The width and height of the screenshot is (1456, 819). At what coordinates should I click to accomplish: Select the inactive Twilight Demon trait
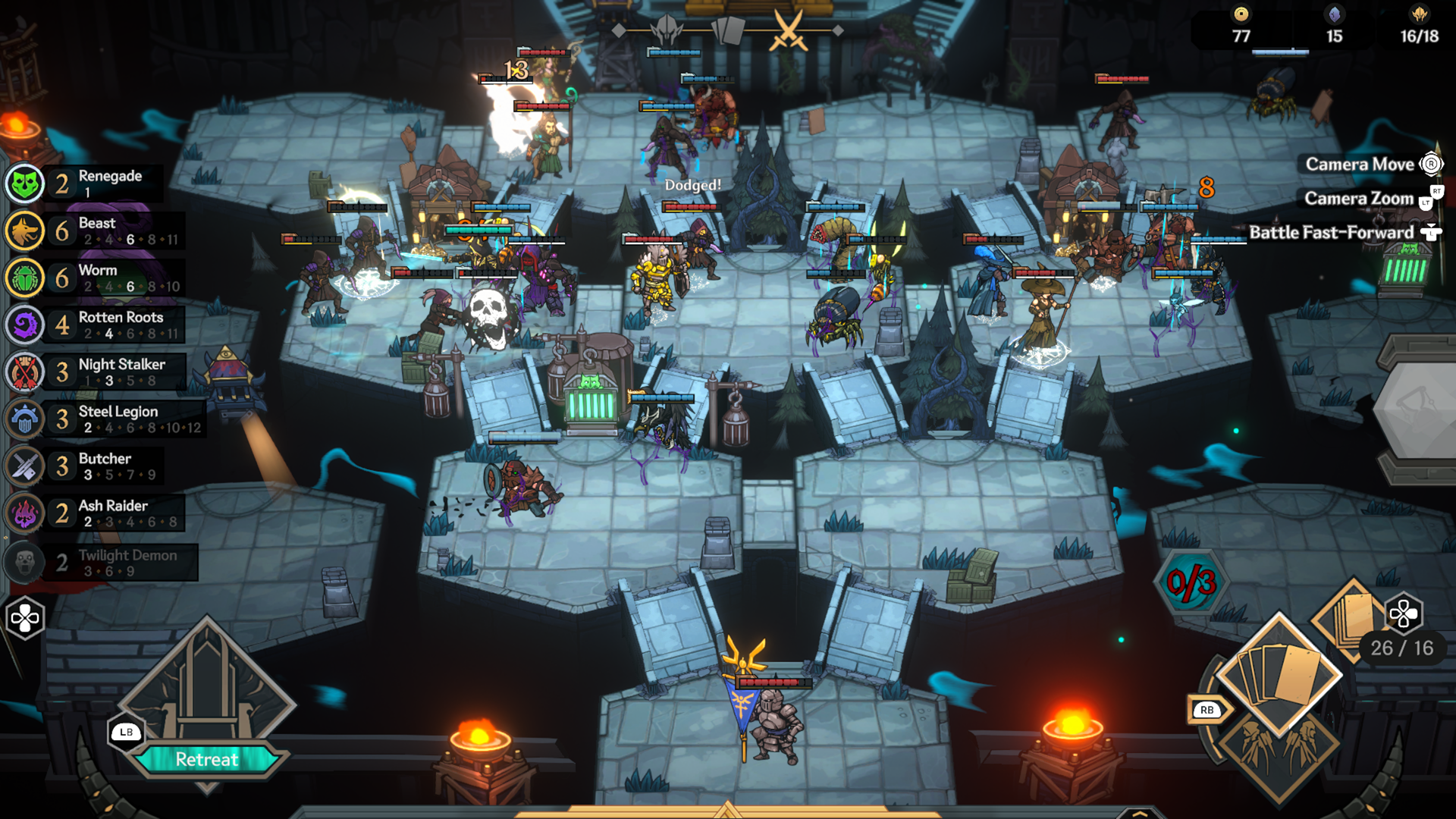point(100,562)
